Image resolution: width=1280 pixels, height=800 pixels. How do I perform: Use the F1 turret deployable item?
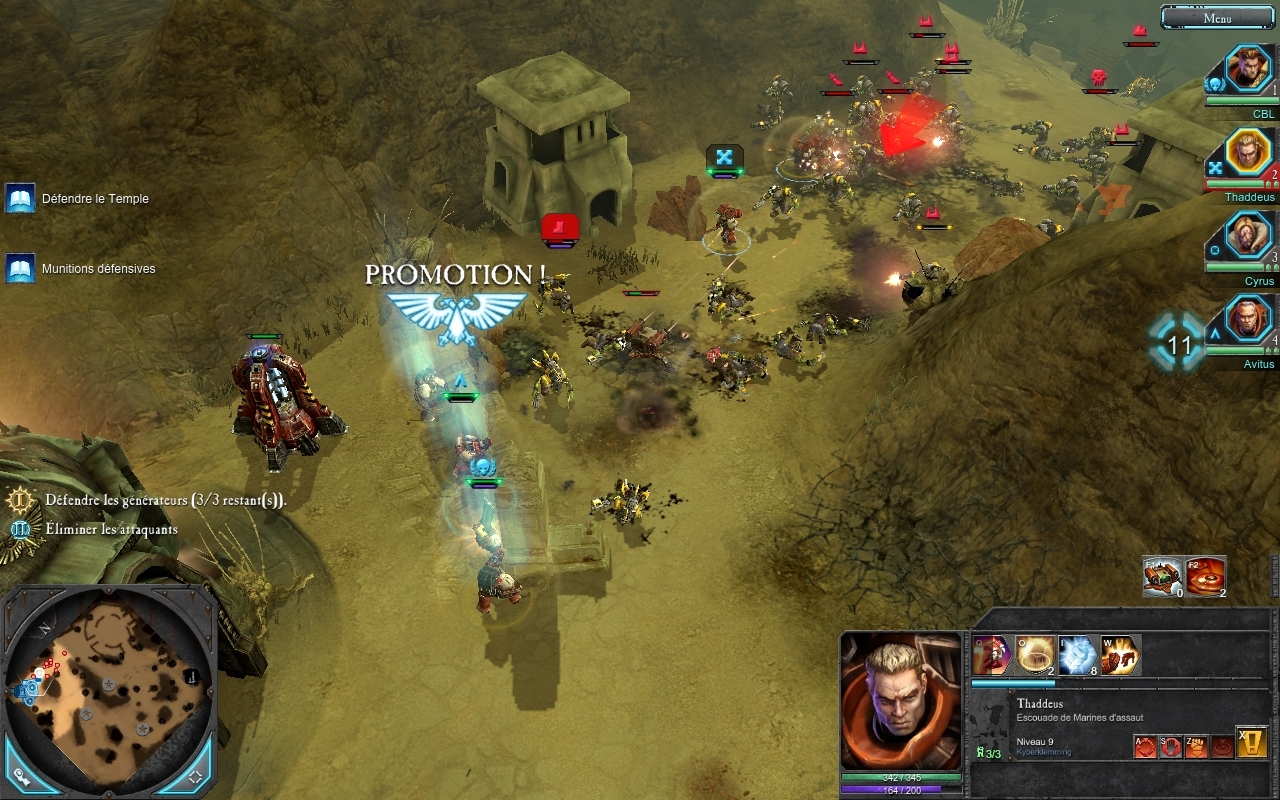tap(1163, 576)
